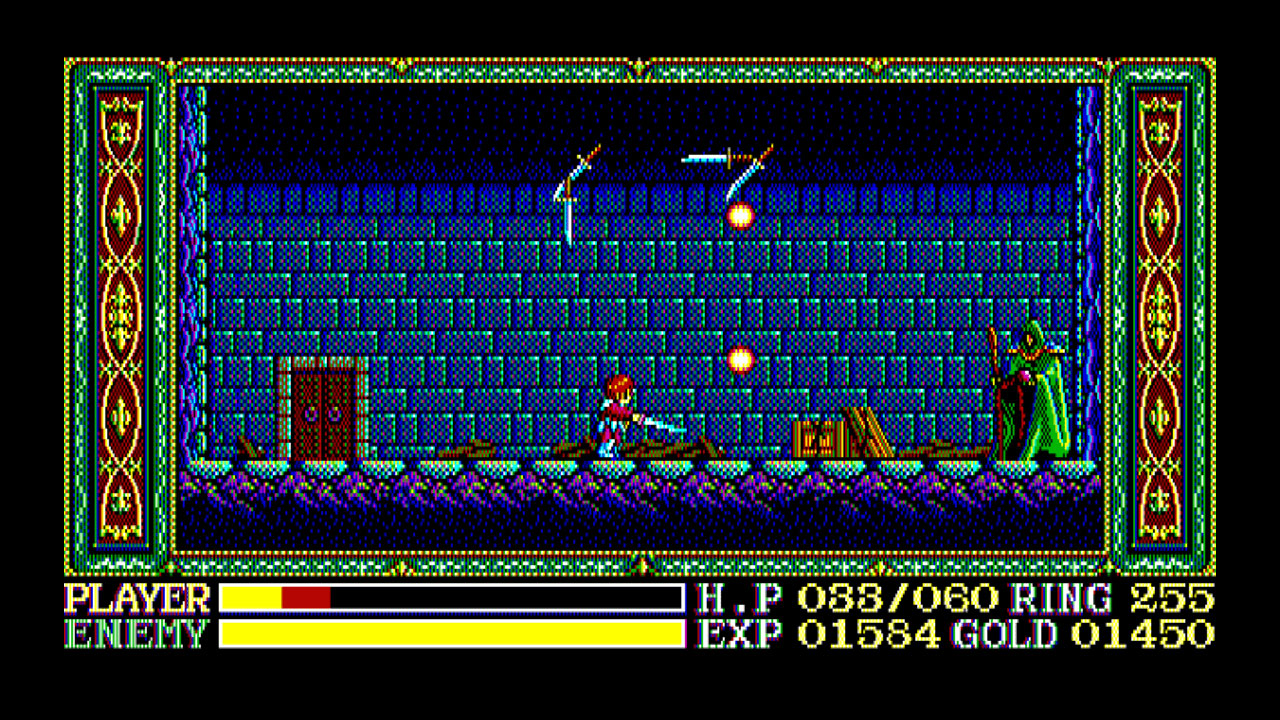Click the full yellow enemy health bar
This screenshot has height=720, width=1280.
[x=450, y=634]
